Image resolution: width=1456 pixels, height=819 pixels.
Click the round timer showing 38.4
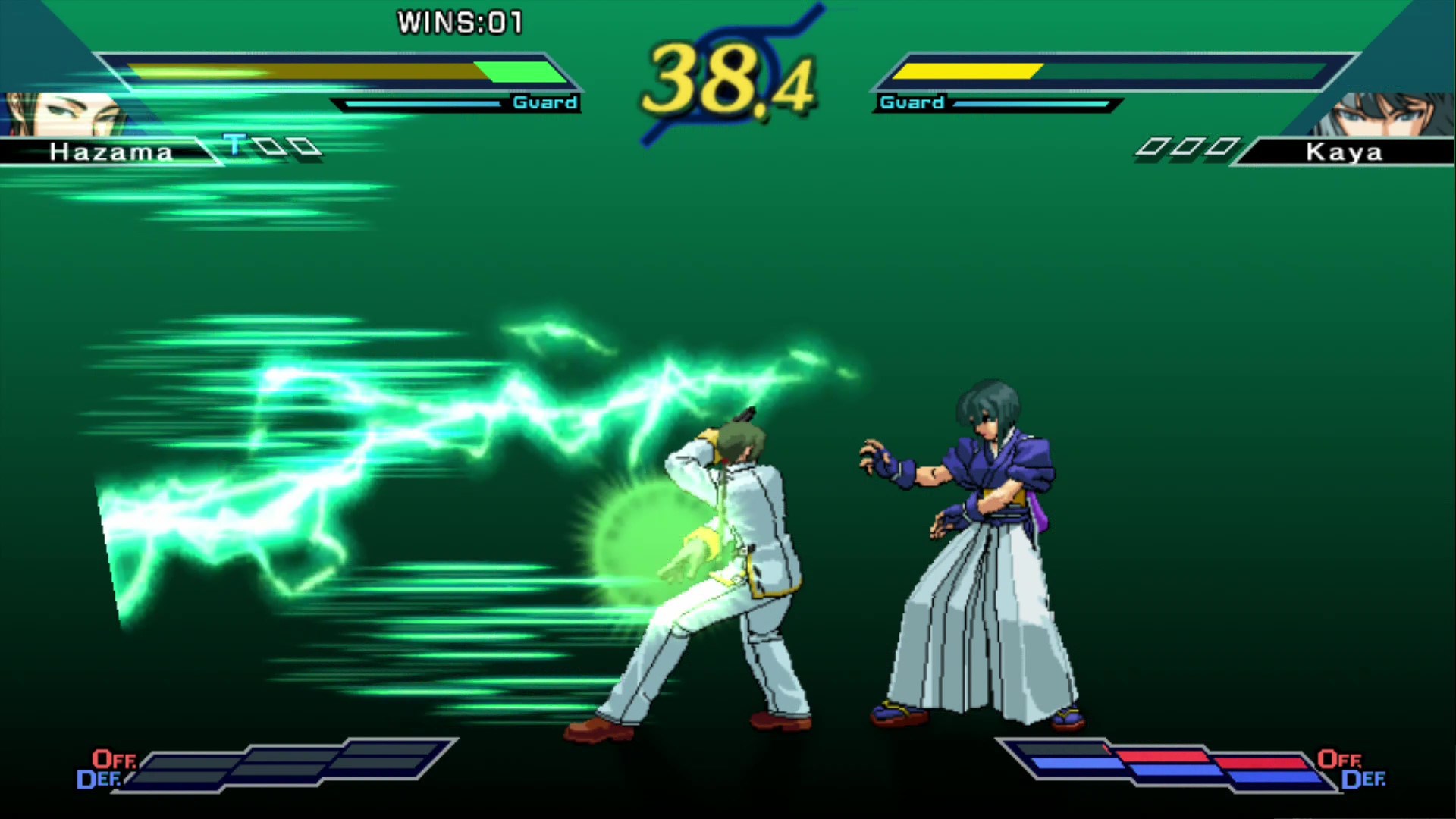(x=728, y=76)
